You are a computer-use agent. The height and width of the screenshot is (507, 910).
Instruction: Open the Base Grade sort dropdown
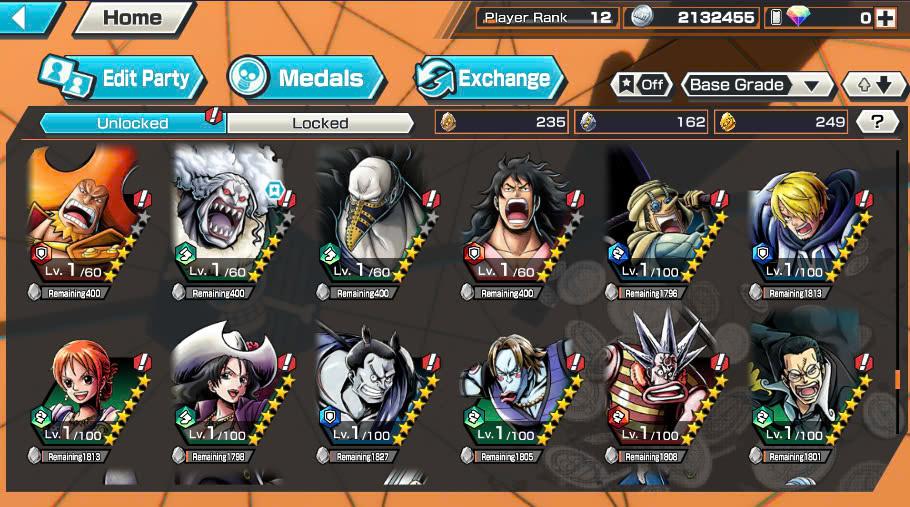(x=758, y=85)
